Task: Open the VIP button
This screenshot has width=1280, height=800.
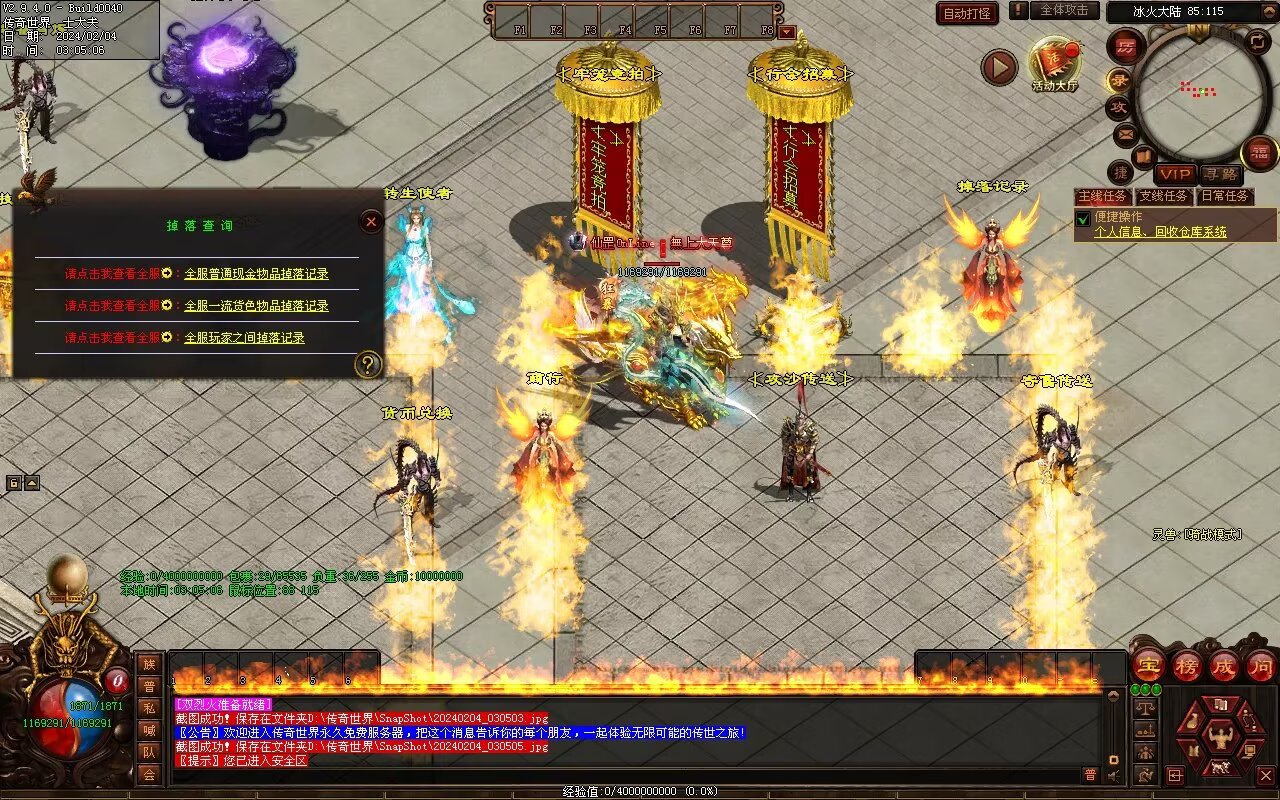Action: pyautogui.click(x=1175, y=175)
